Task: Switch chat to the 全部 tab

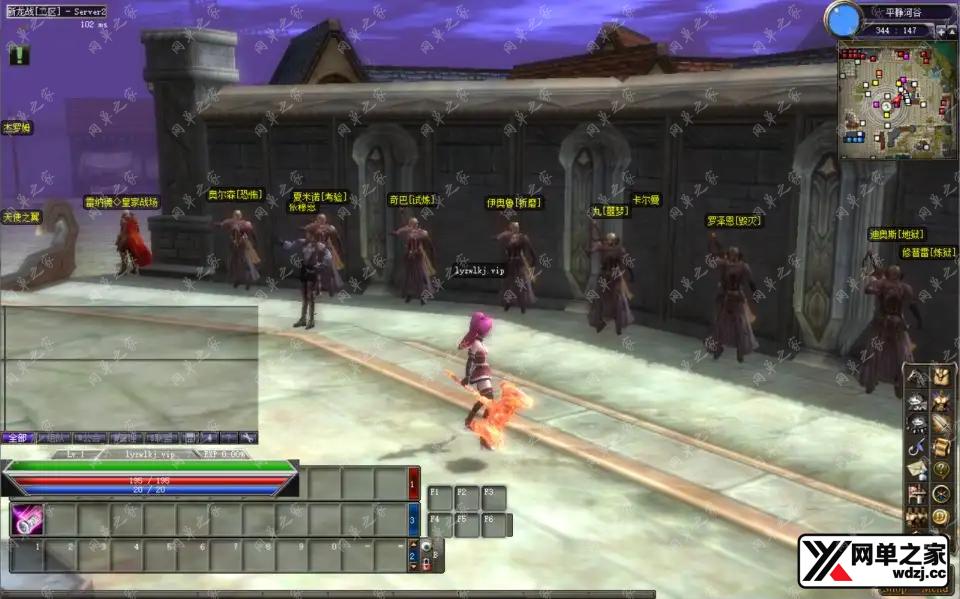Action: [16, 438]
